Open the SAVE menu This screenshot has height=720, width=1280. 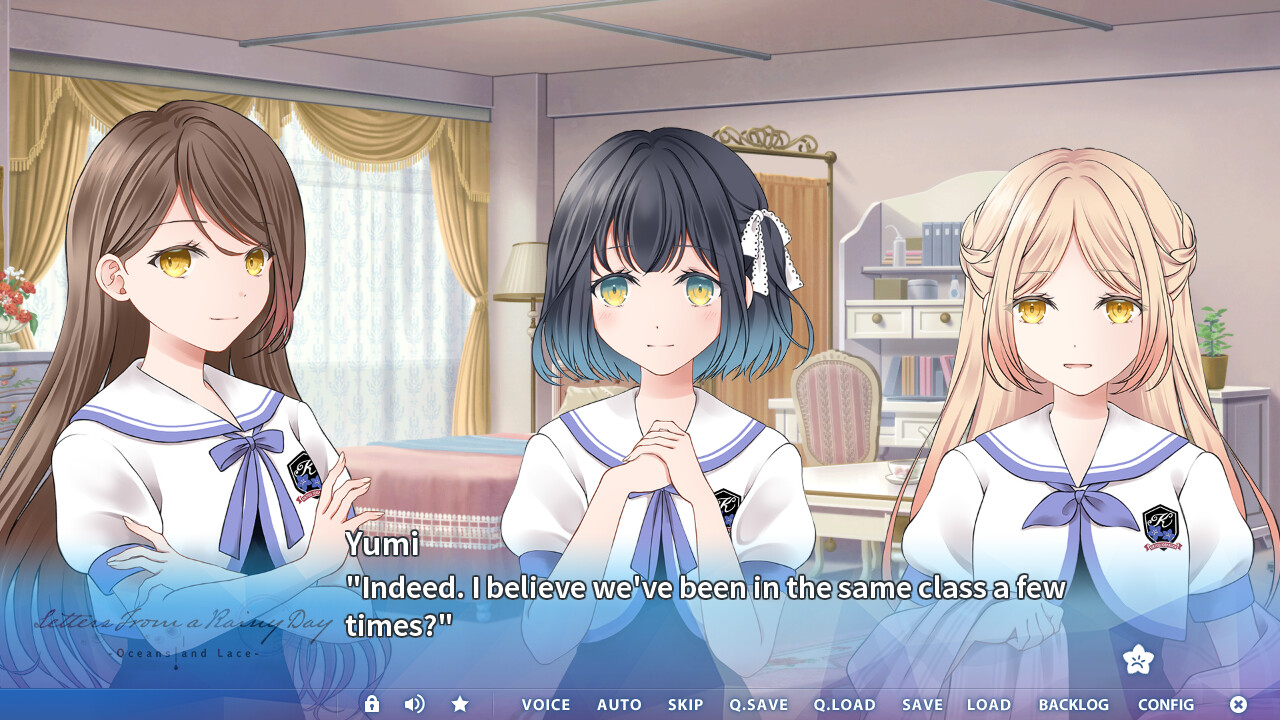tap(922, 705)
